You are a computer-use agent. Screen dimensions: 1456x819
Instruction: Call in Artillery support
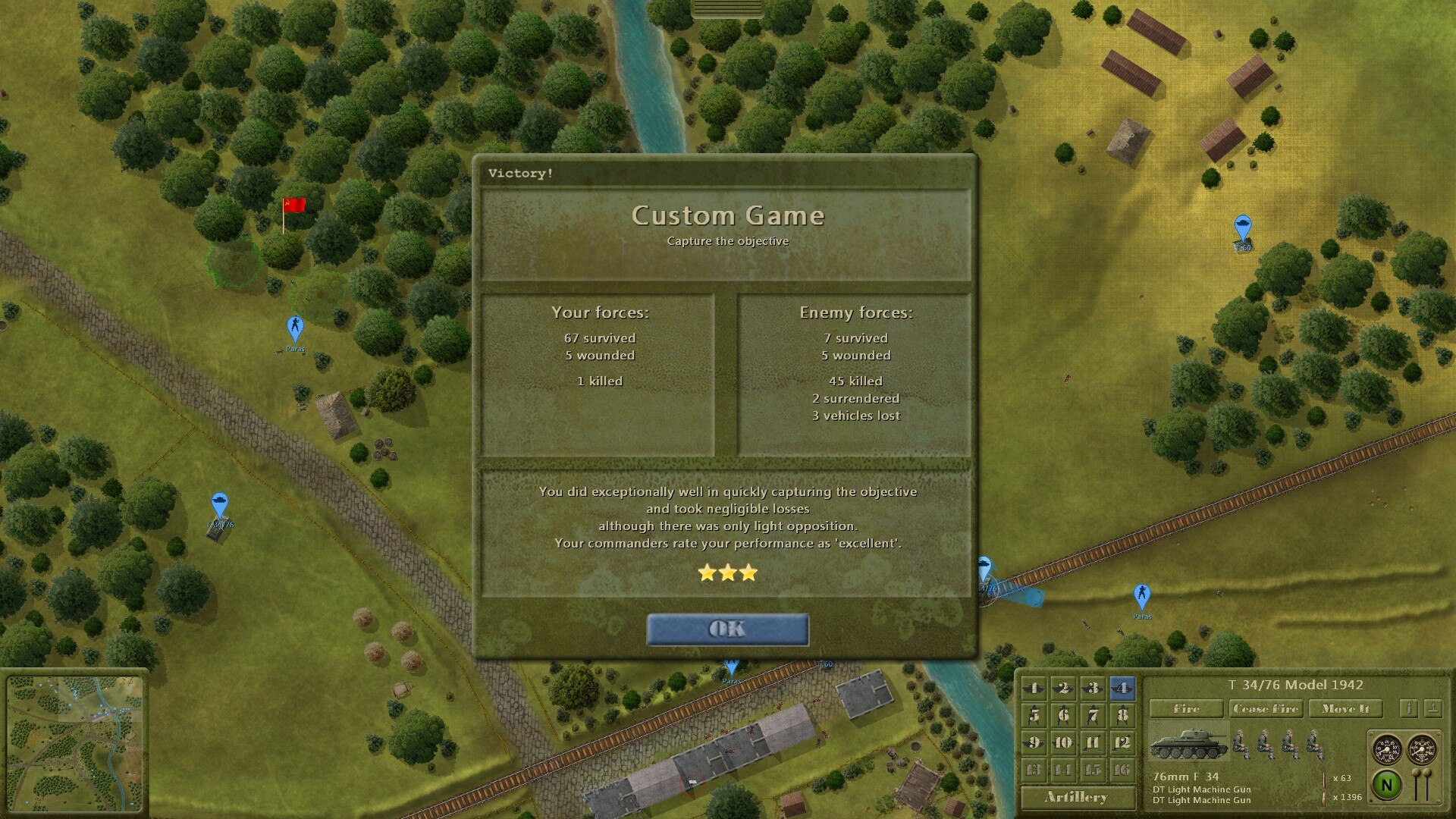tap(1077, 797)
